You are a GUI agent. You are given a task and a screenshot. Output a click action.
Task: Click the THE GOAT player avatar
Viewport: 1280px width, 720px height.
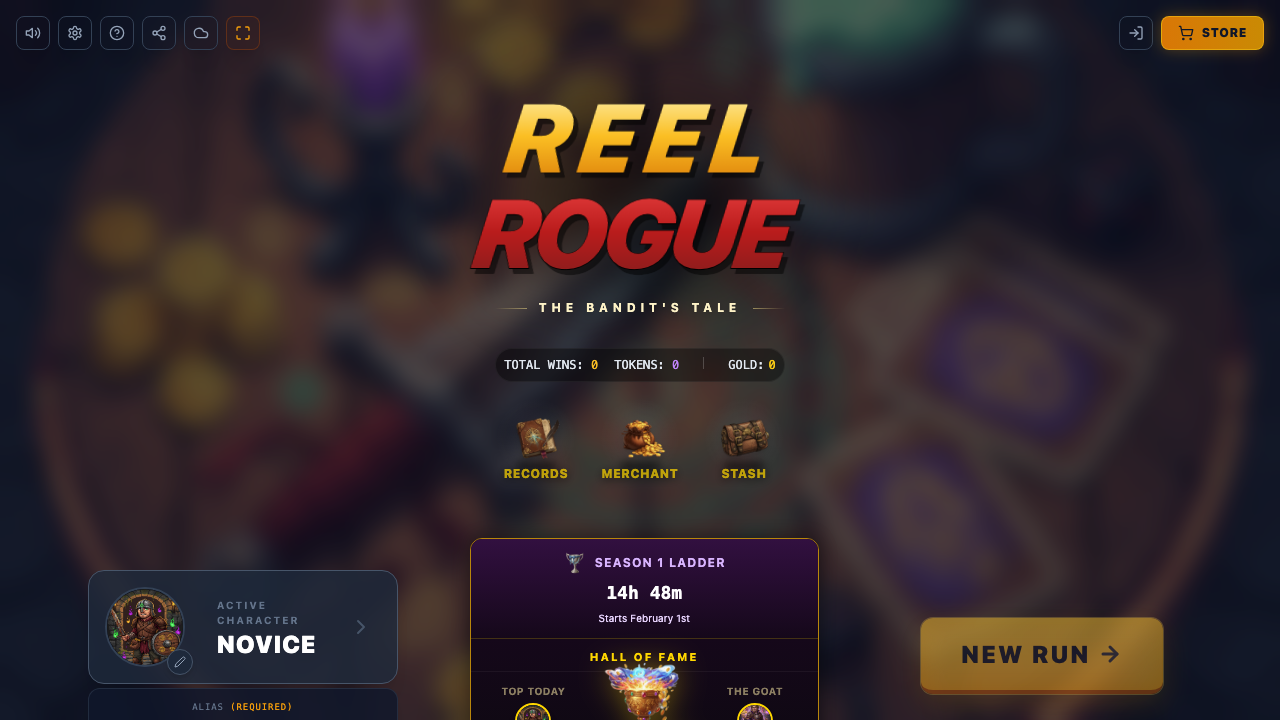[755, 712]
